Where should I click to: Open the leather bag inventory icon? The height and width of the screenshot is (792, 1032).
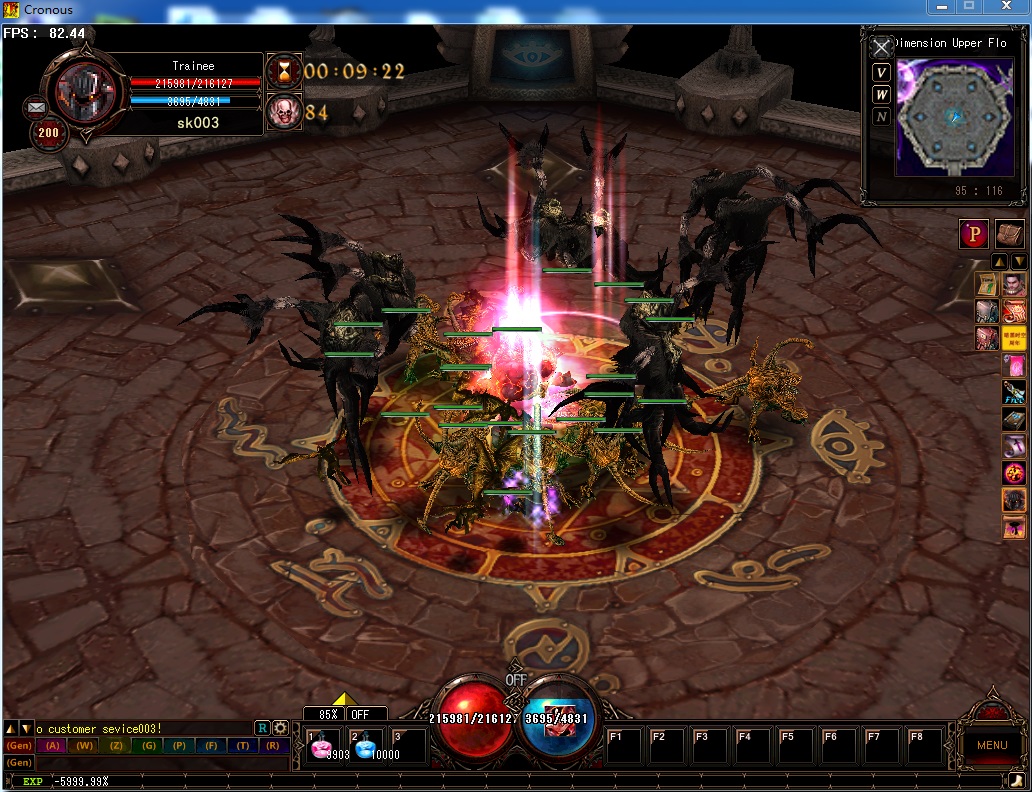click(x=1009, y=234)
